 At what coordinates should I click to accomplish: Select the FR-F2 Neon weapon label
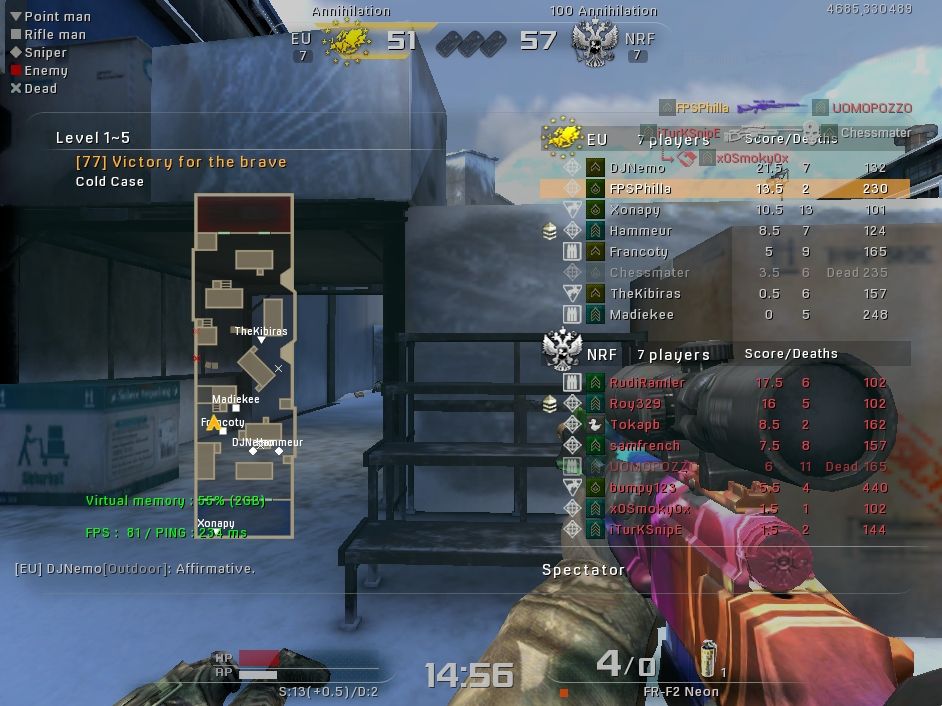tap(681, 692)
